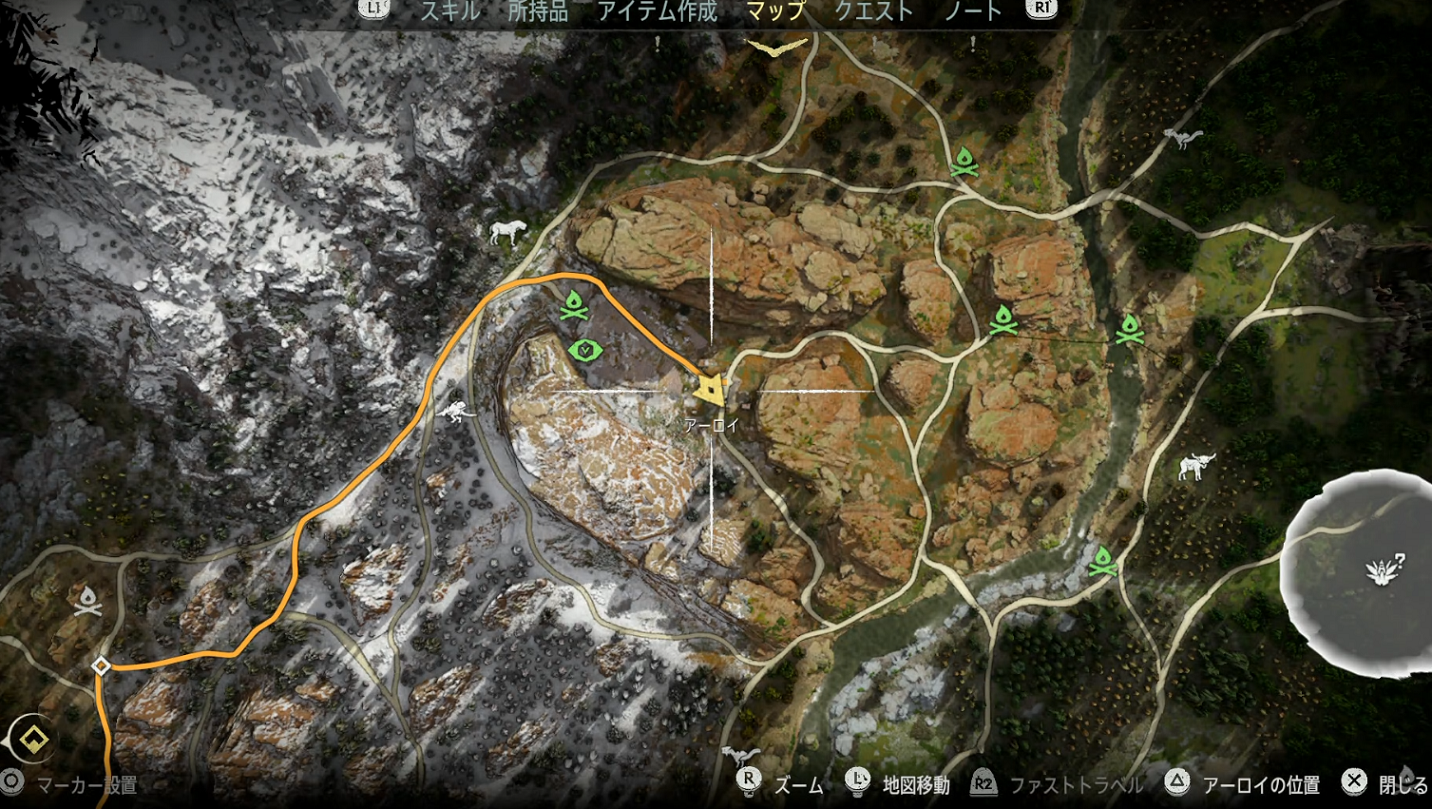Choose the campfire just above the green eye marker
This screenshot has width=1432, height=809.
[573, 304]
